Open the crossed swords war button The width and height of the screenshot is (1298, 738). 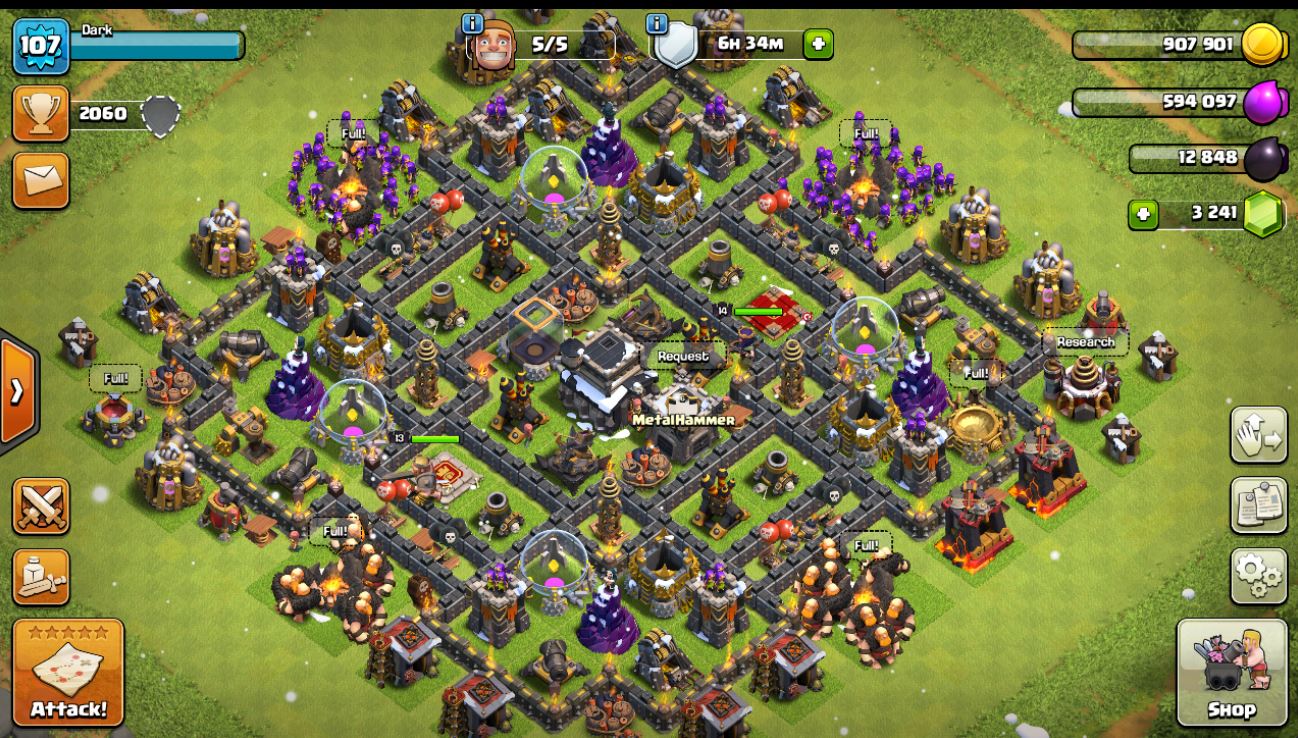(41, 506)
